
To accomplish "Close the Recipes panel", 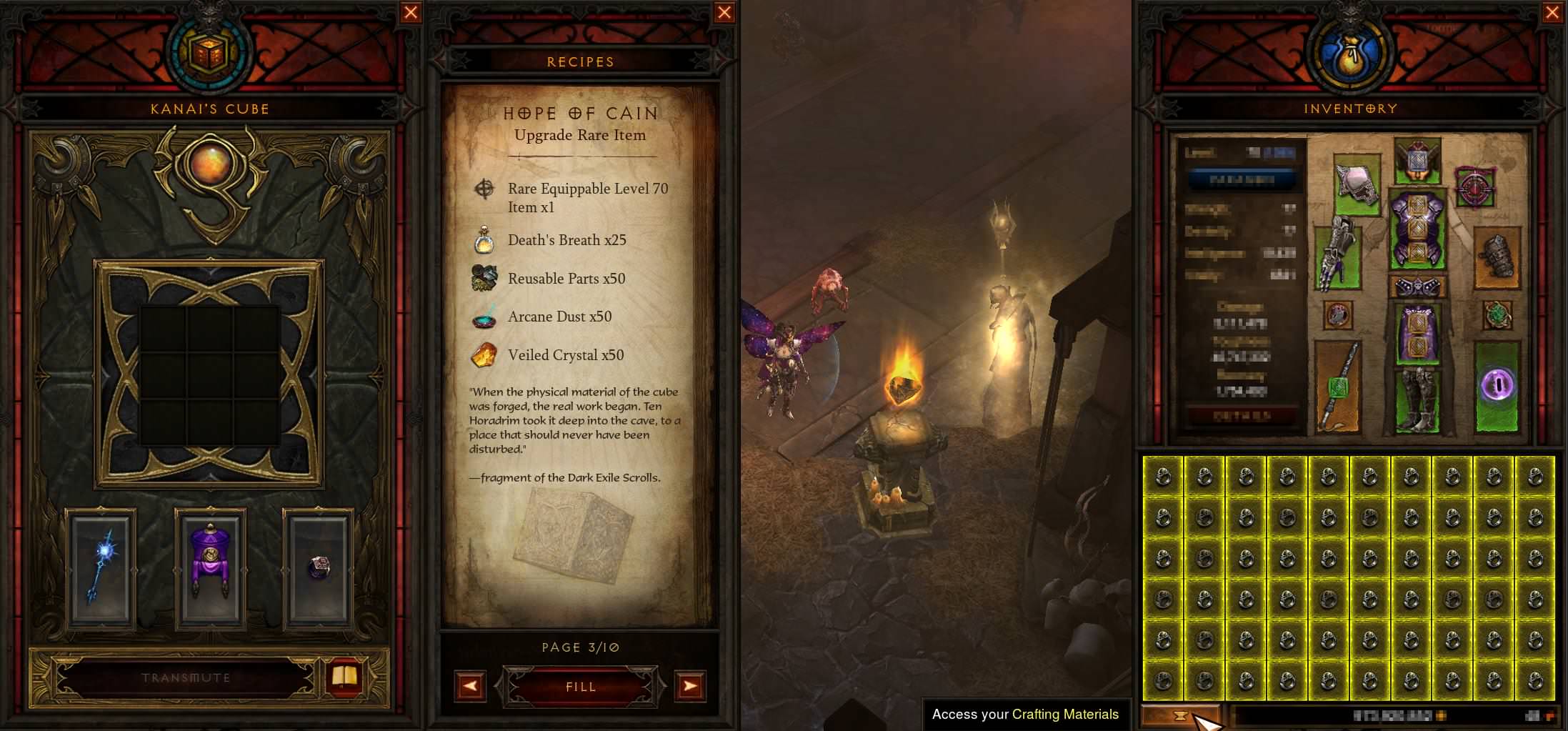I will (x=724, y=12).
